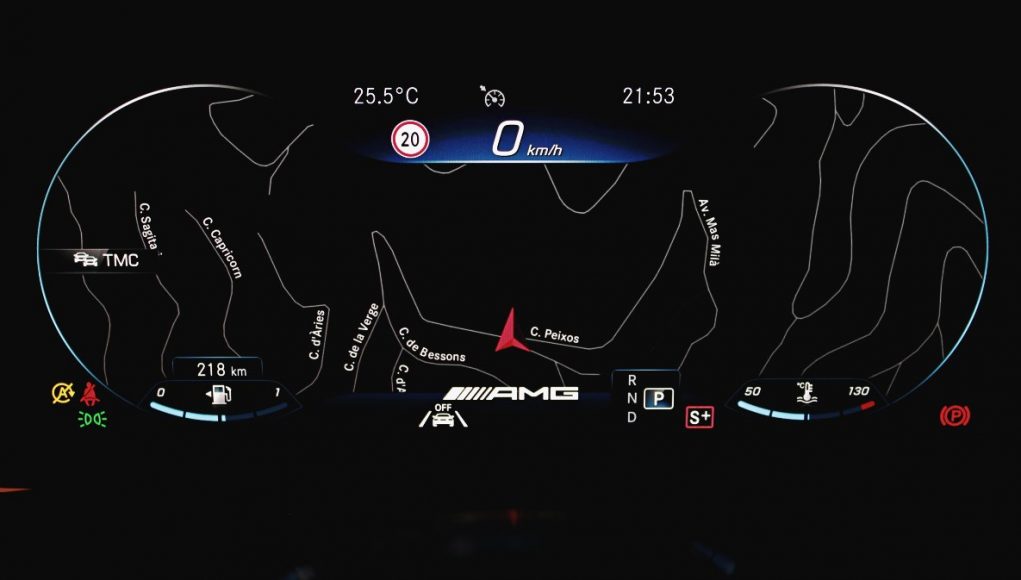Click the red parking brake warning icon
This screenshot has width=1021, height=580.
click(x=954, y=415)
